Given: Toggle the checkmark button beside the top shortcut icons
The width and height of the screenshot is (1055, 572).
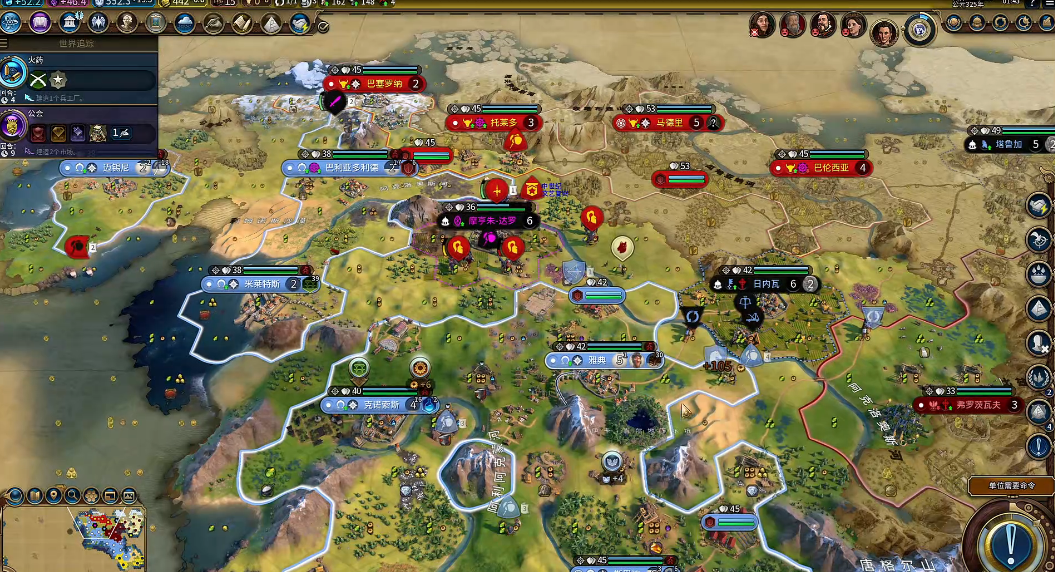Looking at the screenshot, I should click(322, 26).
